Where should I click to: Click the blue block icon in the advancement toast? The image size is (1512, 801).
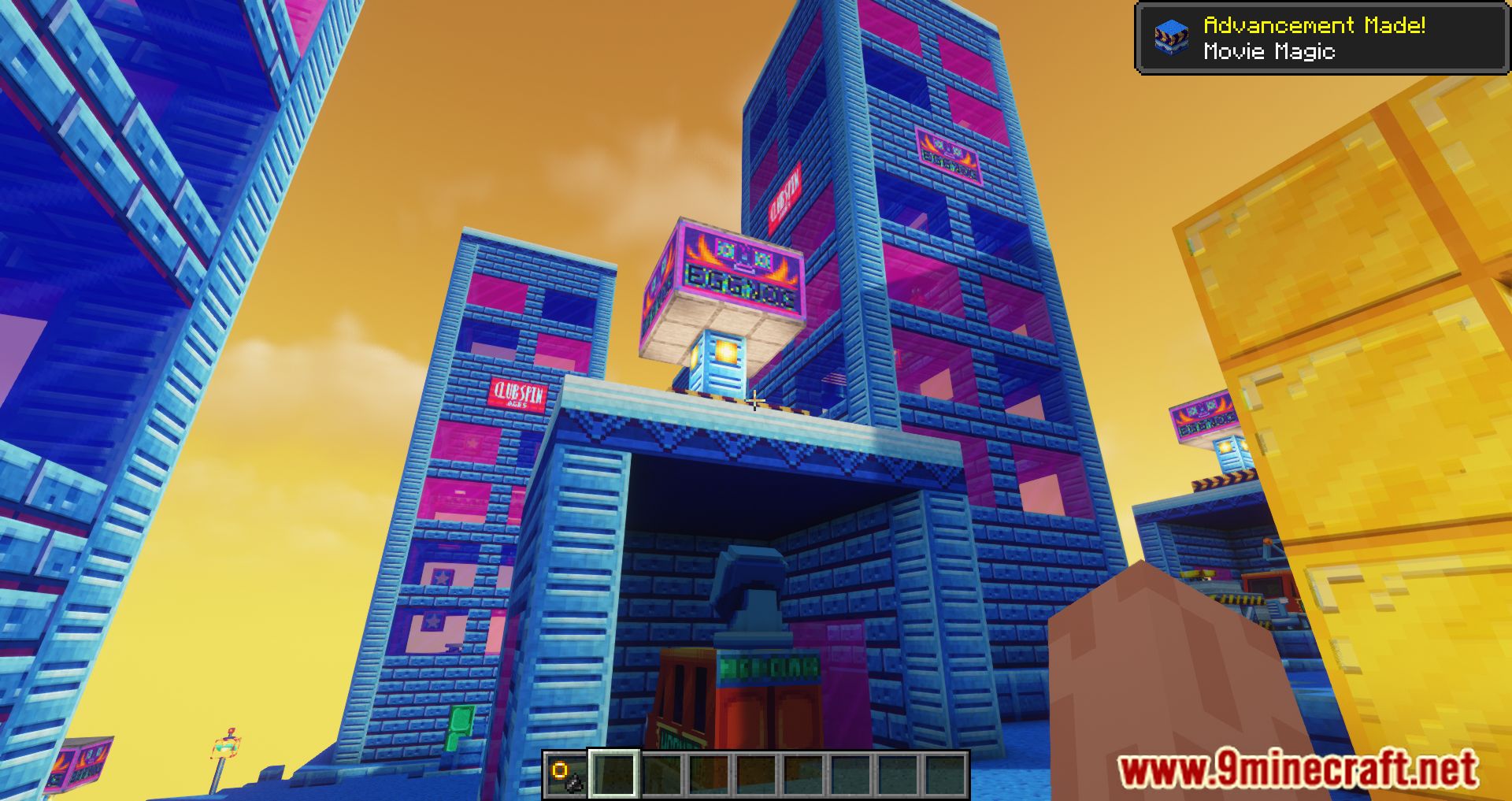point(1171,37)
